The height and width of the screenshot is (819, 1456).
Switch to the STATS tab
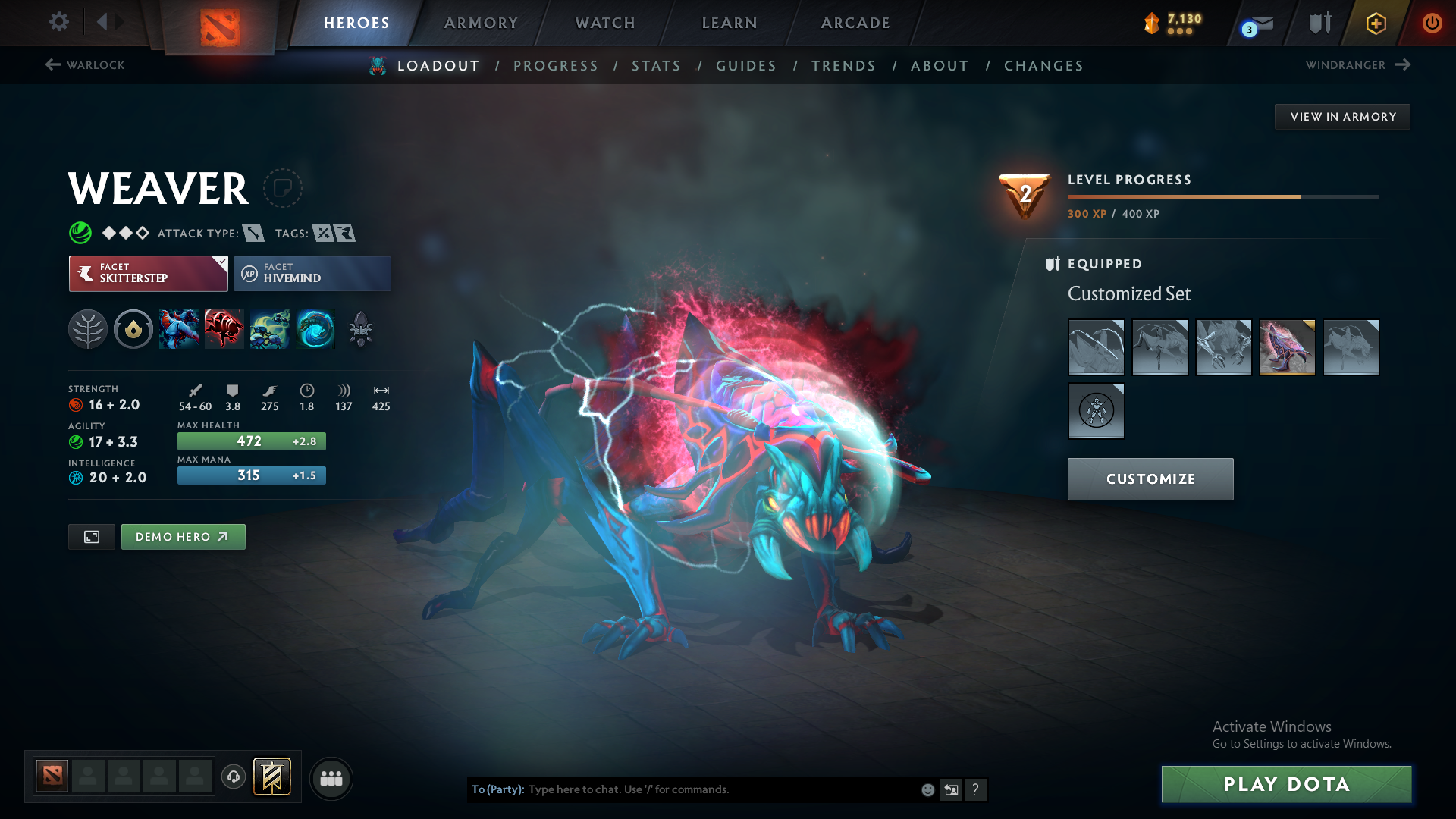[657, 66]
